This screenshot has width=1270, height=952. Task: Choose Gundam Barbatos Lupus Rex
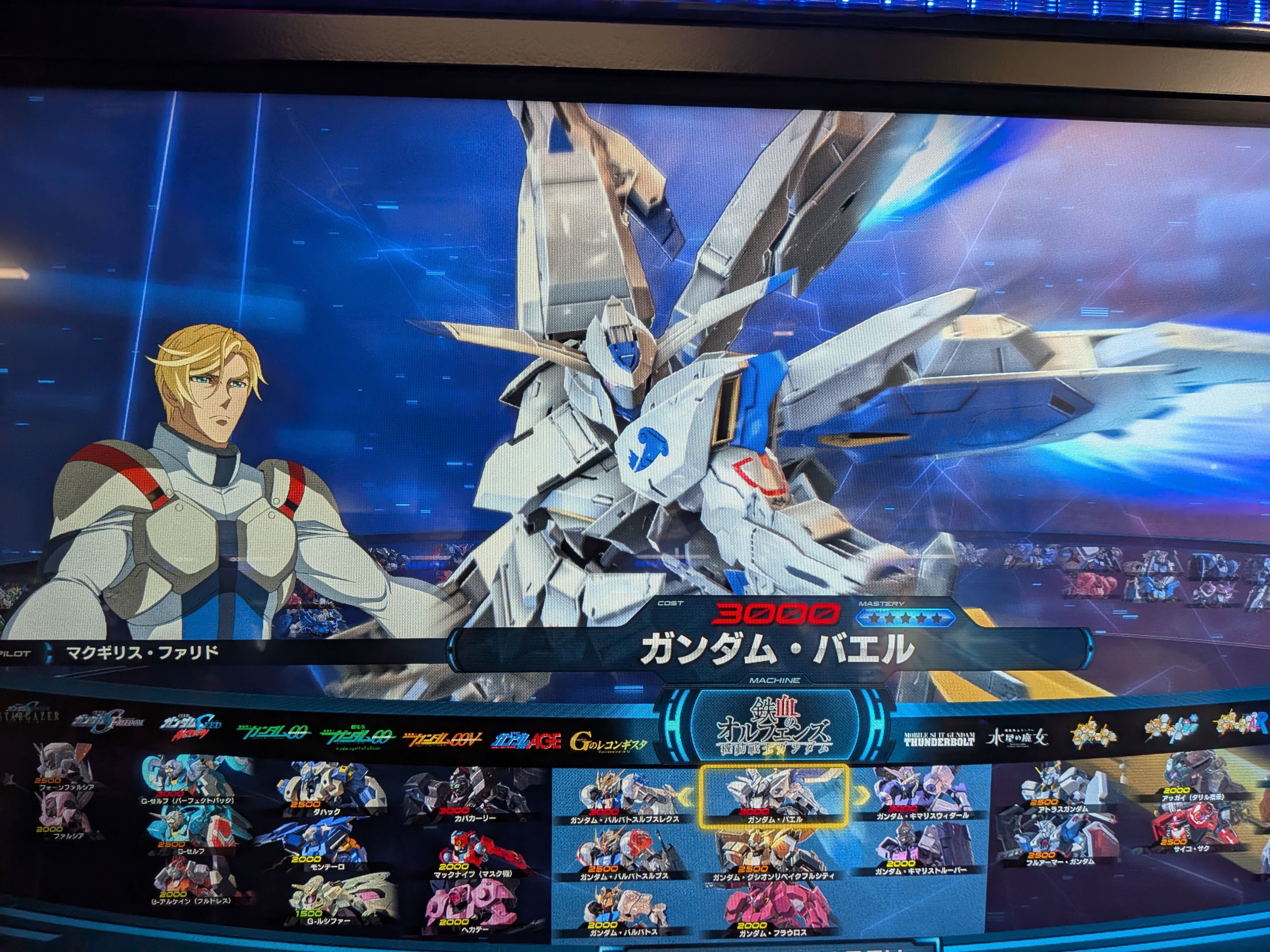625,798
